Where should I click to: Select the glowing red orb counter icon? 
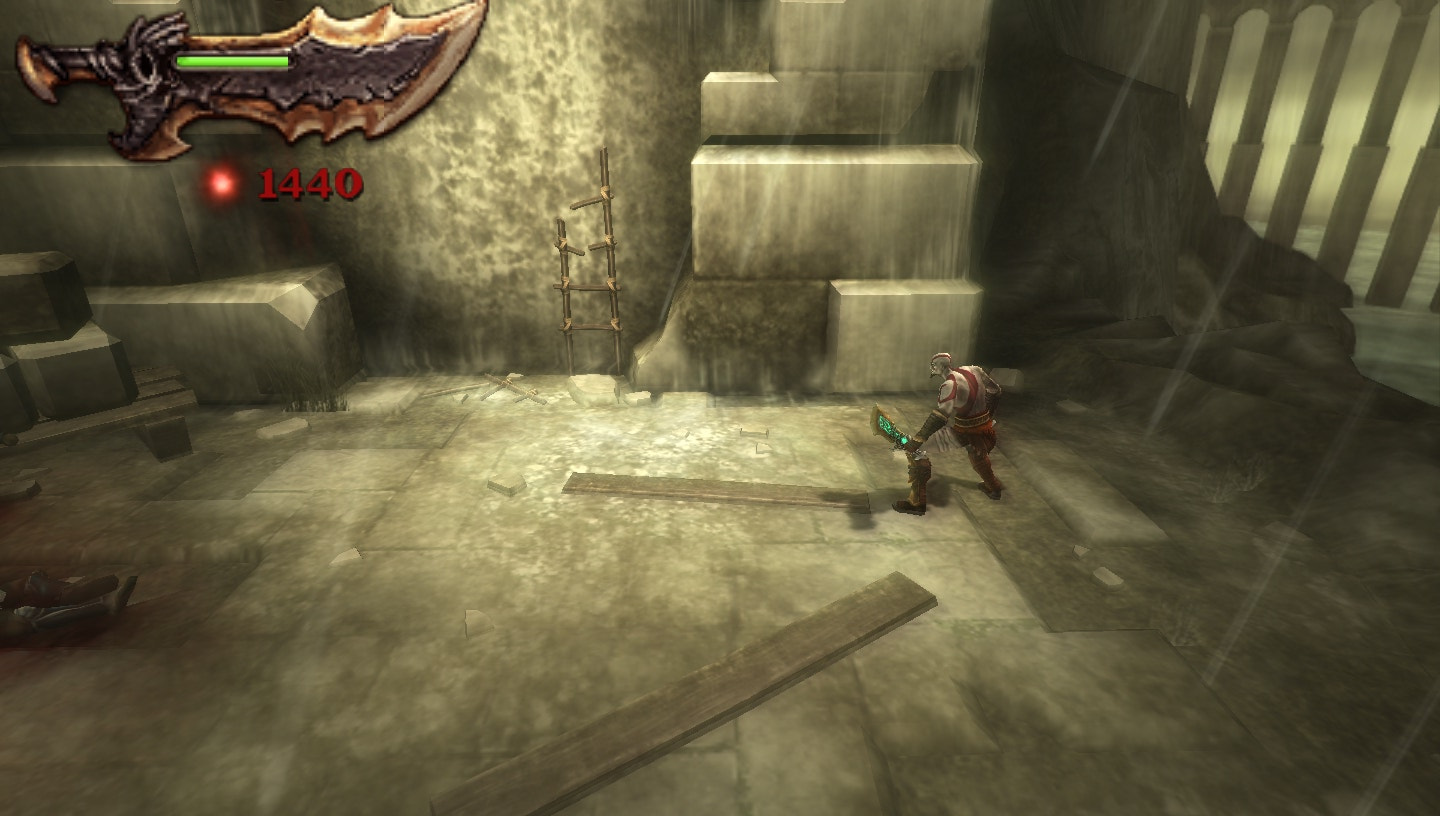(x=220, y=183)
